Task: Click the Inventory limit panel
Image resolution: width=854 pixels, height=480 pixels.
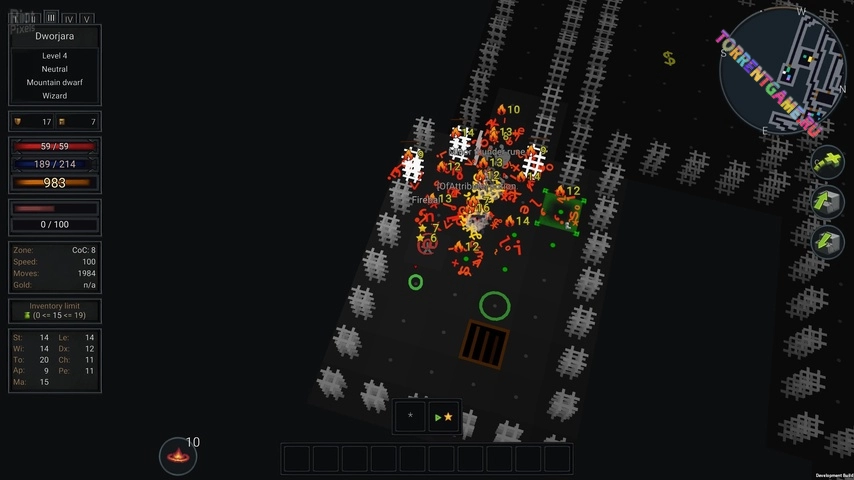Action: pyautogui.click(x=55, y=311)
